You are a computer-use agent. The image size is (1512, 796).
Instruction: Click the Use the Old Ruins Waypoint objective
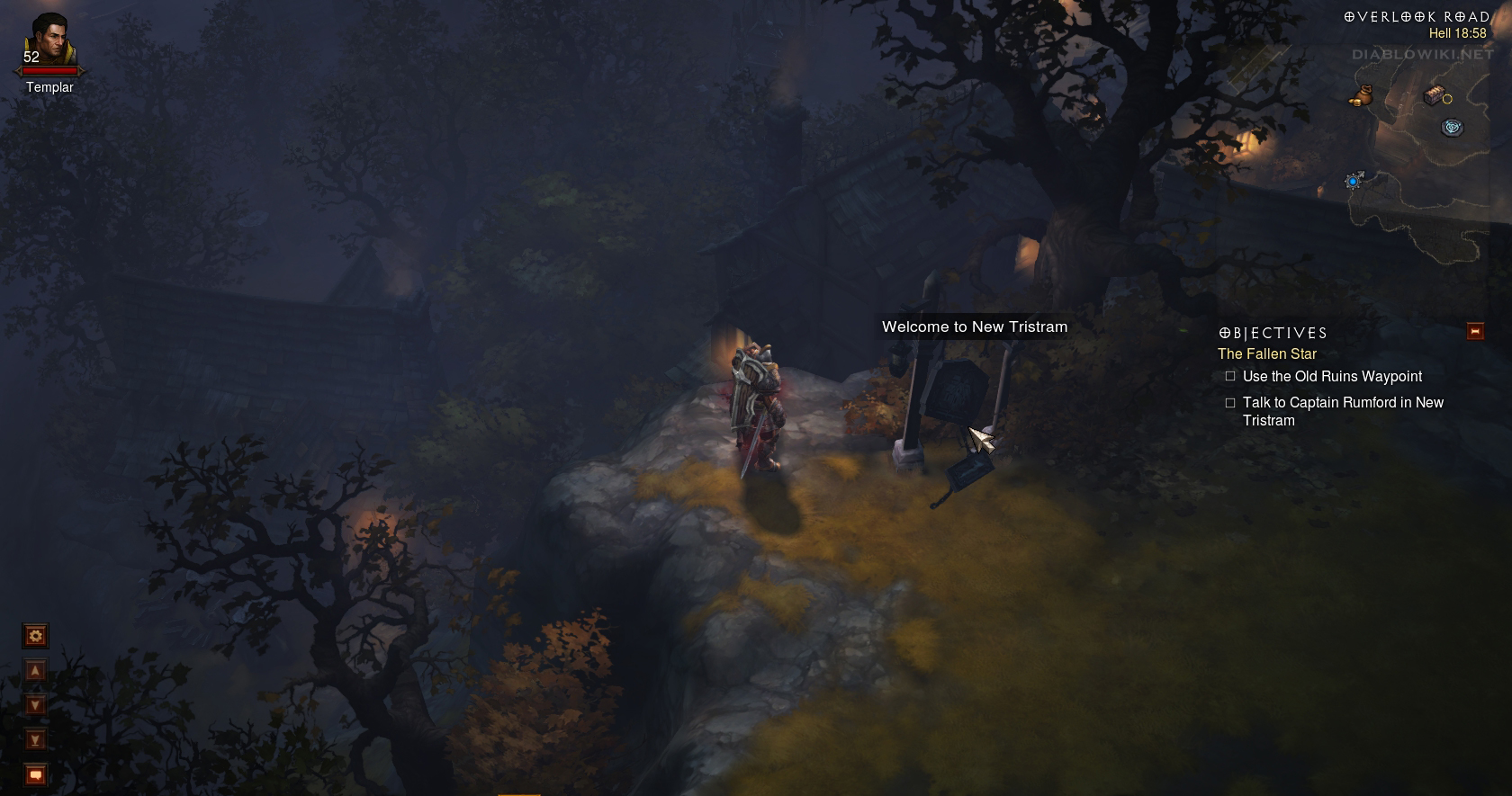click(1332, 377)
